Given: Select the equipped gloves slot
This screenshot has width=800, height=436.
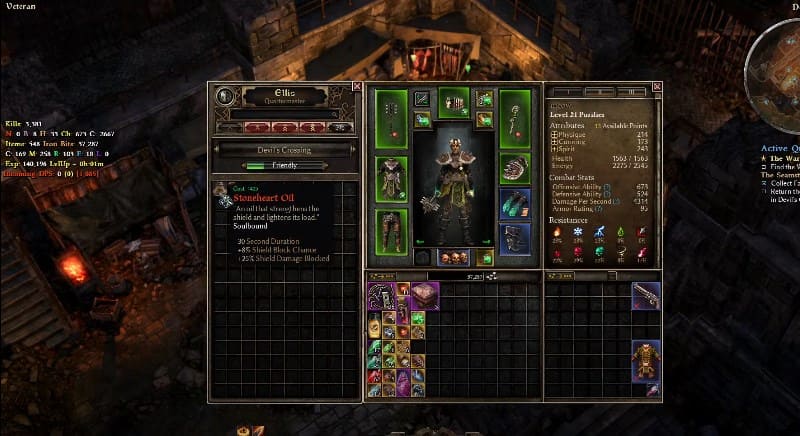Looking at the screenshot, I should coord(514,167).
